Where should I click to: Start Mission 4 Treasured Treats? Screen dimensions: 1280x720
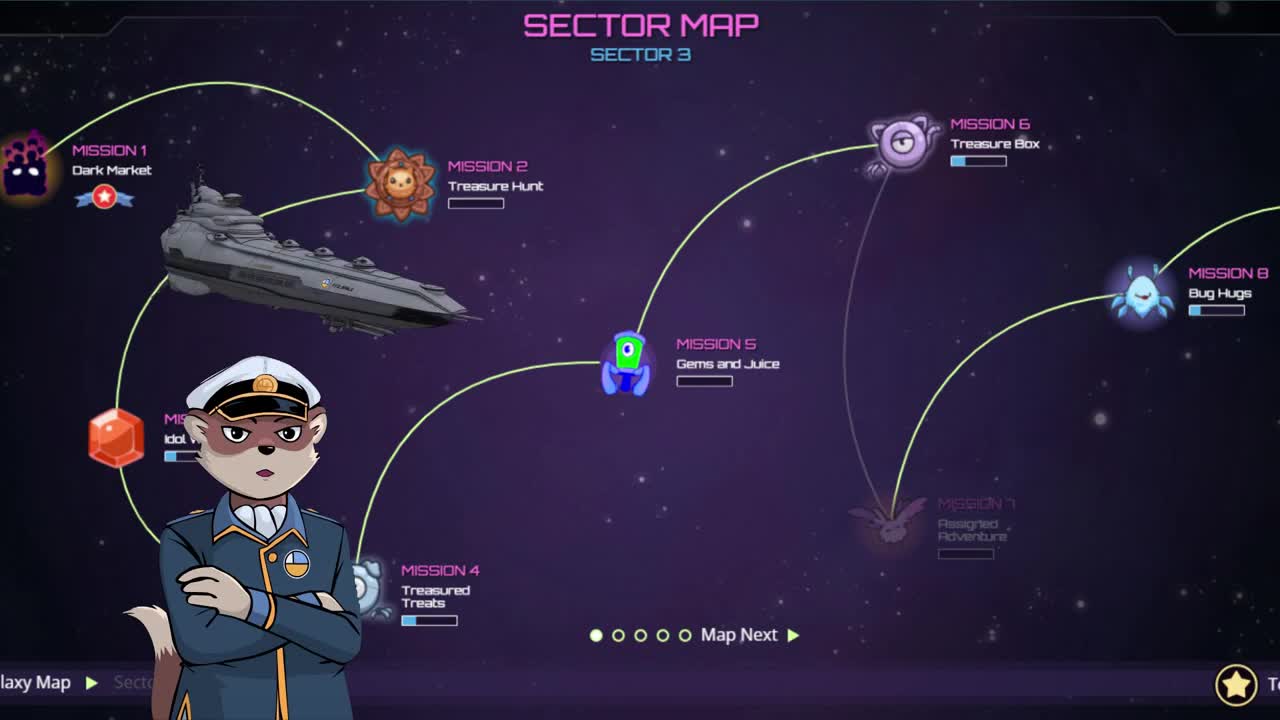pyautogui.click(x=370, y=588)
